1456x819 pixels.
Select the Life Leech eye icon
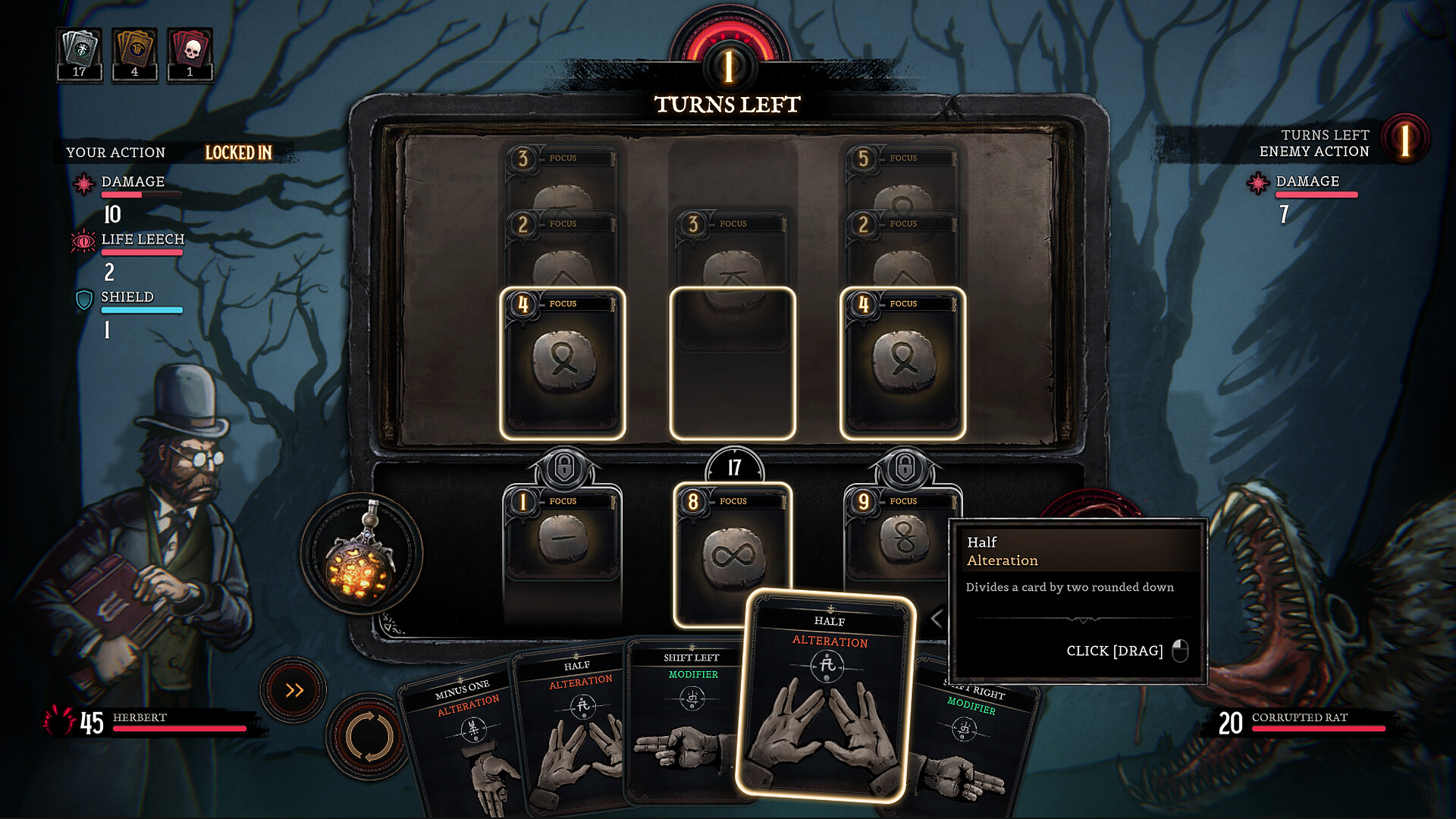pos(83,240)
